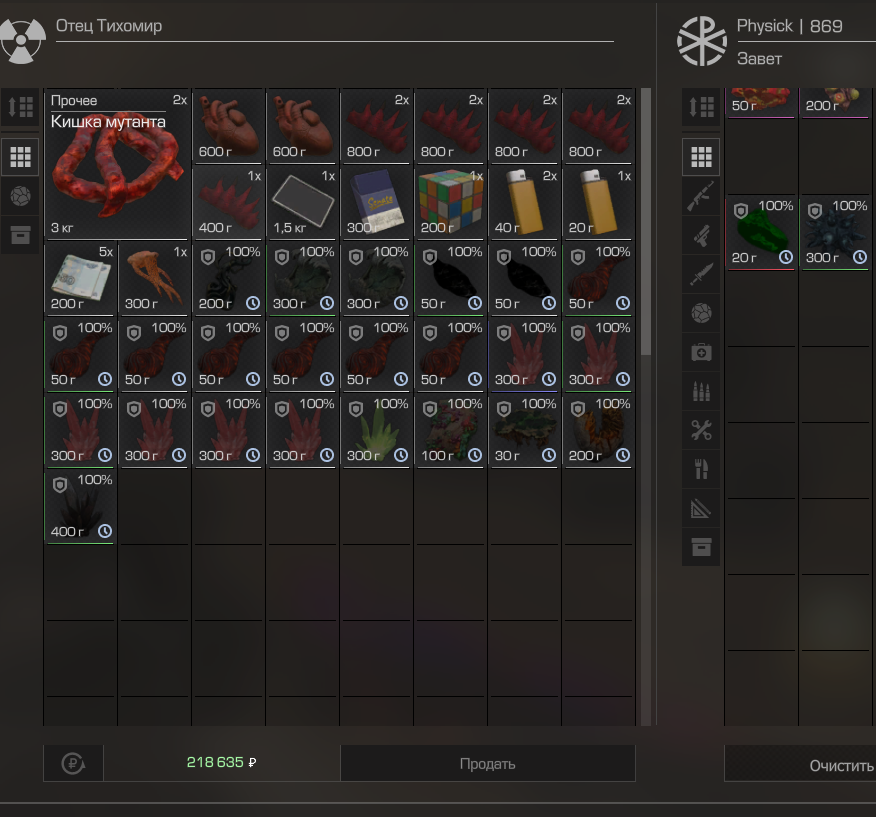Click the trader's sort items button
This screenshot has height=817, width=876.
tap(20, 107)
